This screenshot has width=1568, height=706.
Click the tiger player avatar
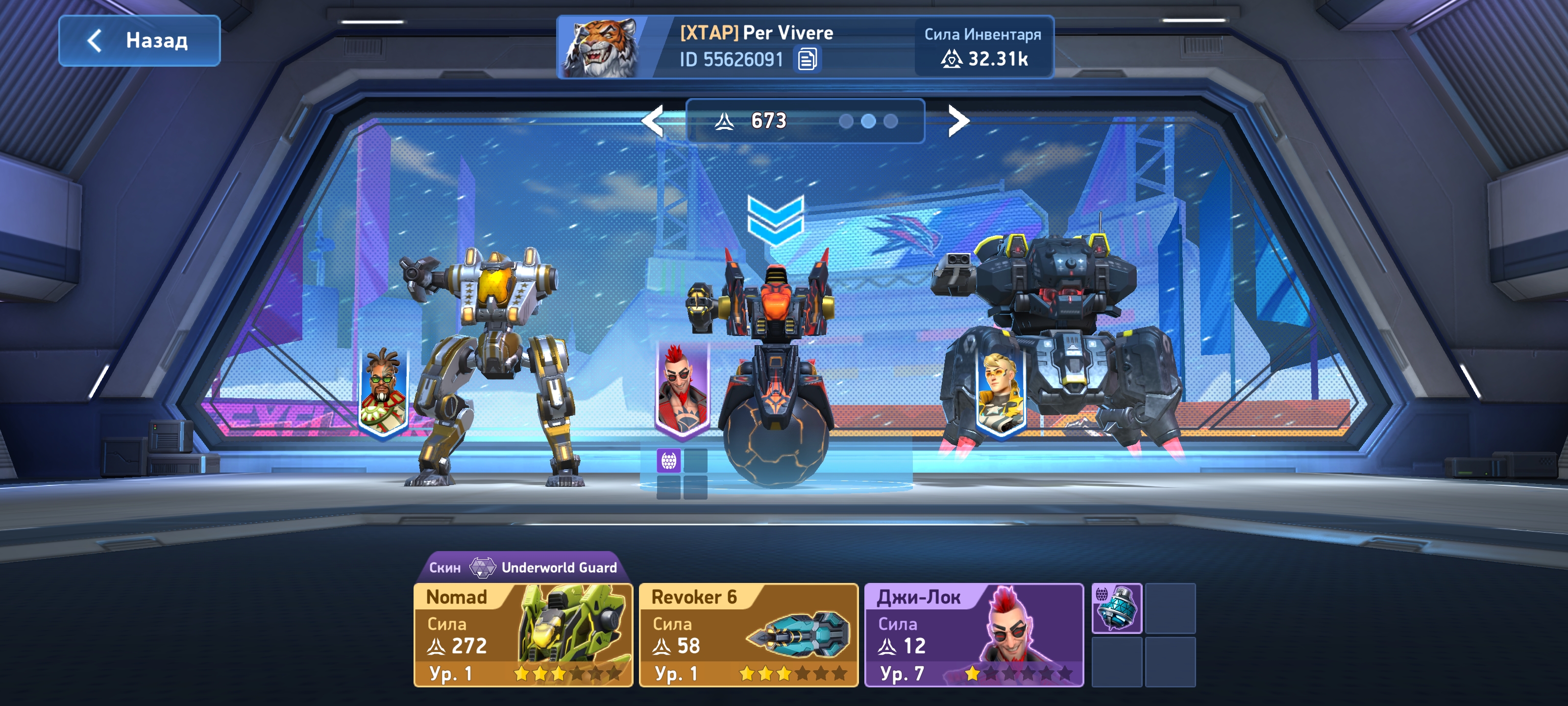pyautogui.click(x=600, y=48)
